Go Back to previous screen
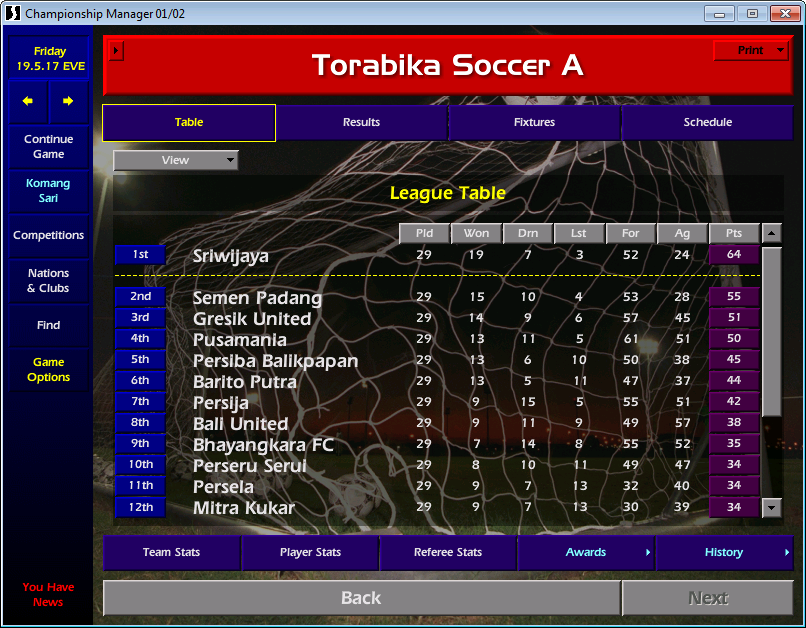This screenshot has height=628, width=806. pos(361,598)
